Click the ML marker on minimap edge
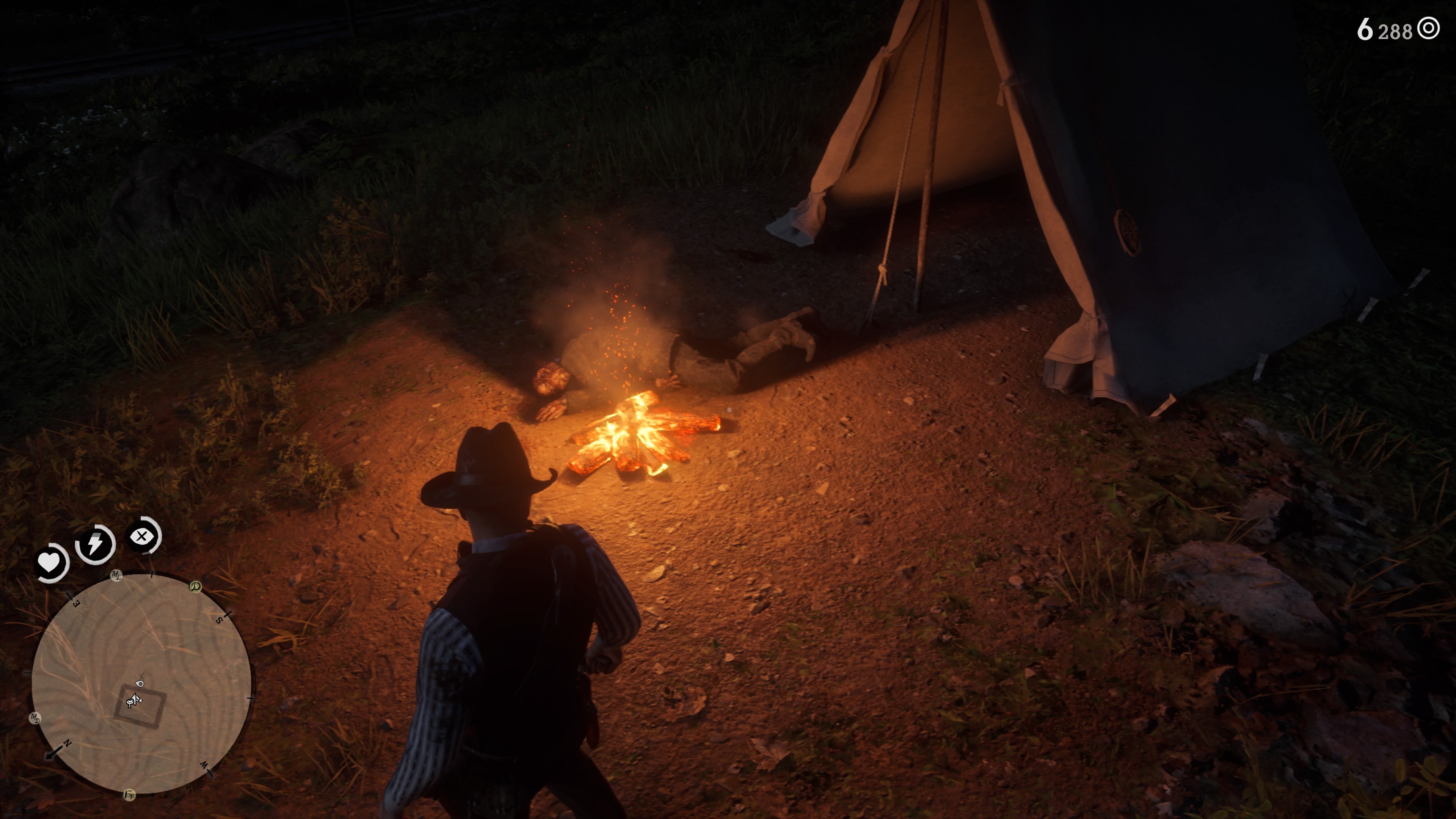The height and width of the screenshot is (819, 1456). (x=116, y=576)
